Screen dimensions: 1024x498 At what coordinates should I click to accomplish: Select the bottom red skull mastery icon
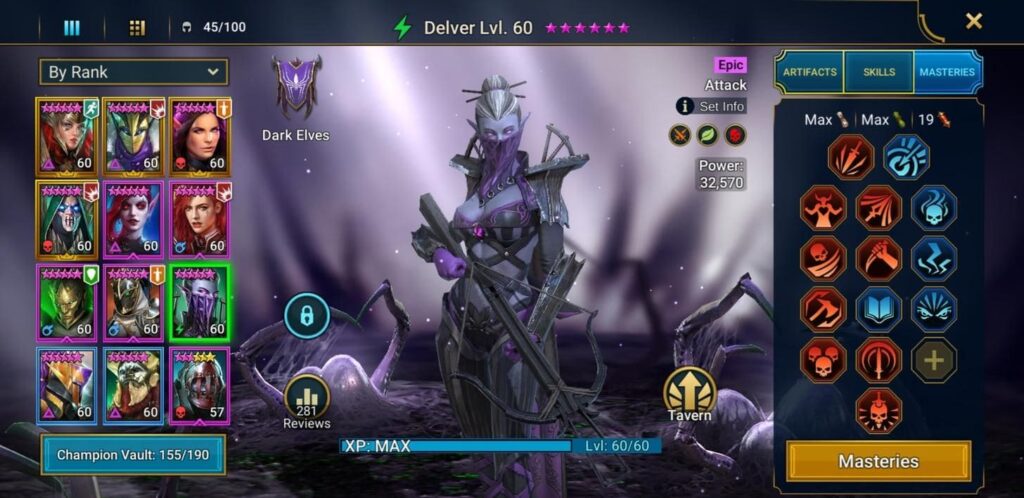tap(879, 411)
